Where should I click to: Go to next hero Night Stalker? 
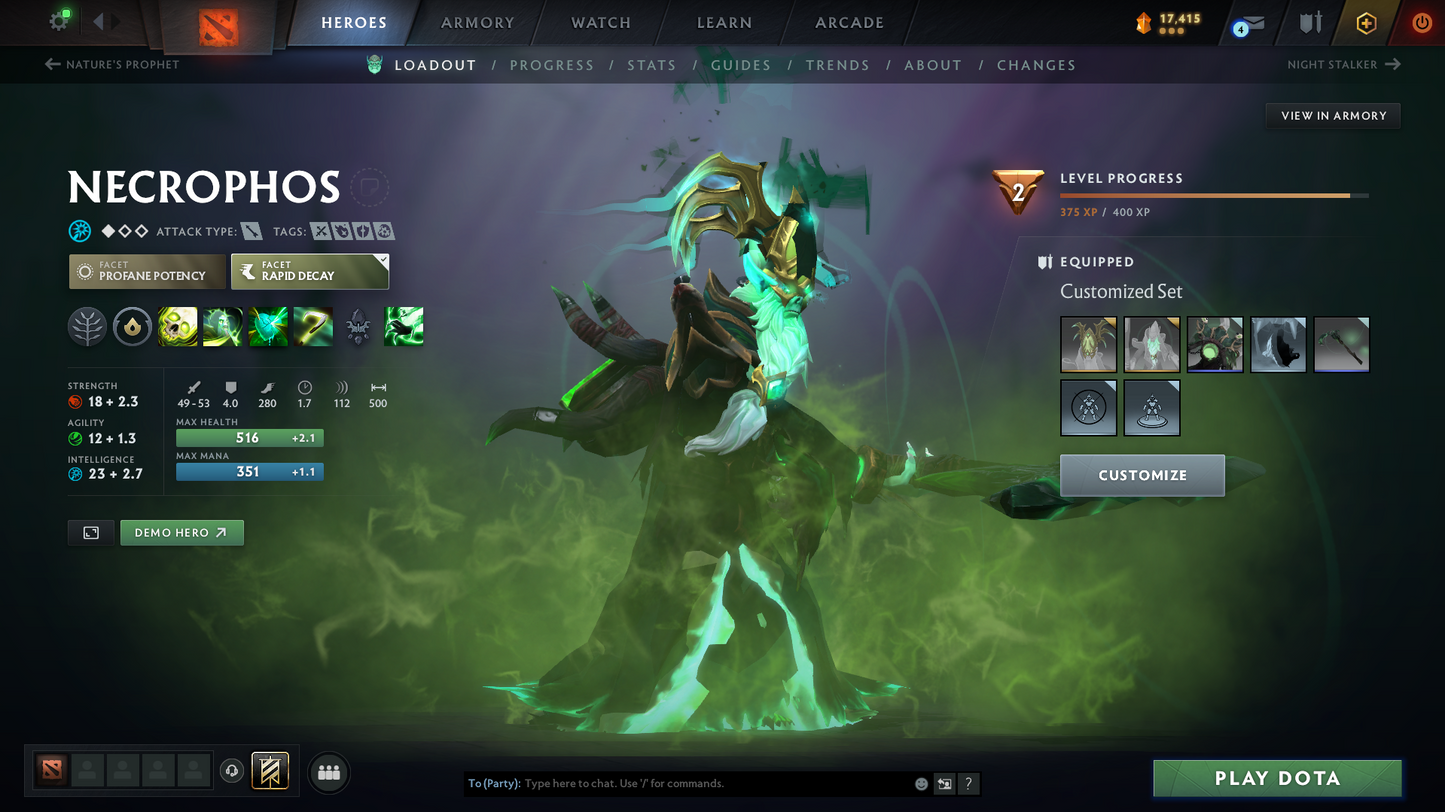[1343, 65]
